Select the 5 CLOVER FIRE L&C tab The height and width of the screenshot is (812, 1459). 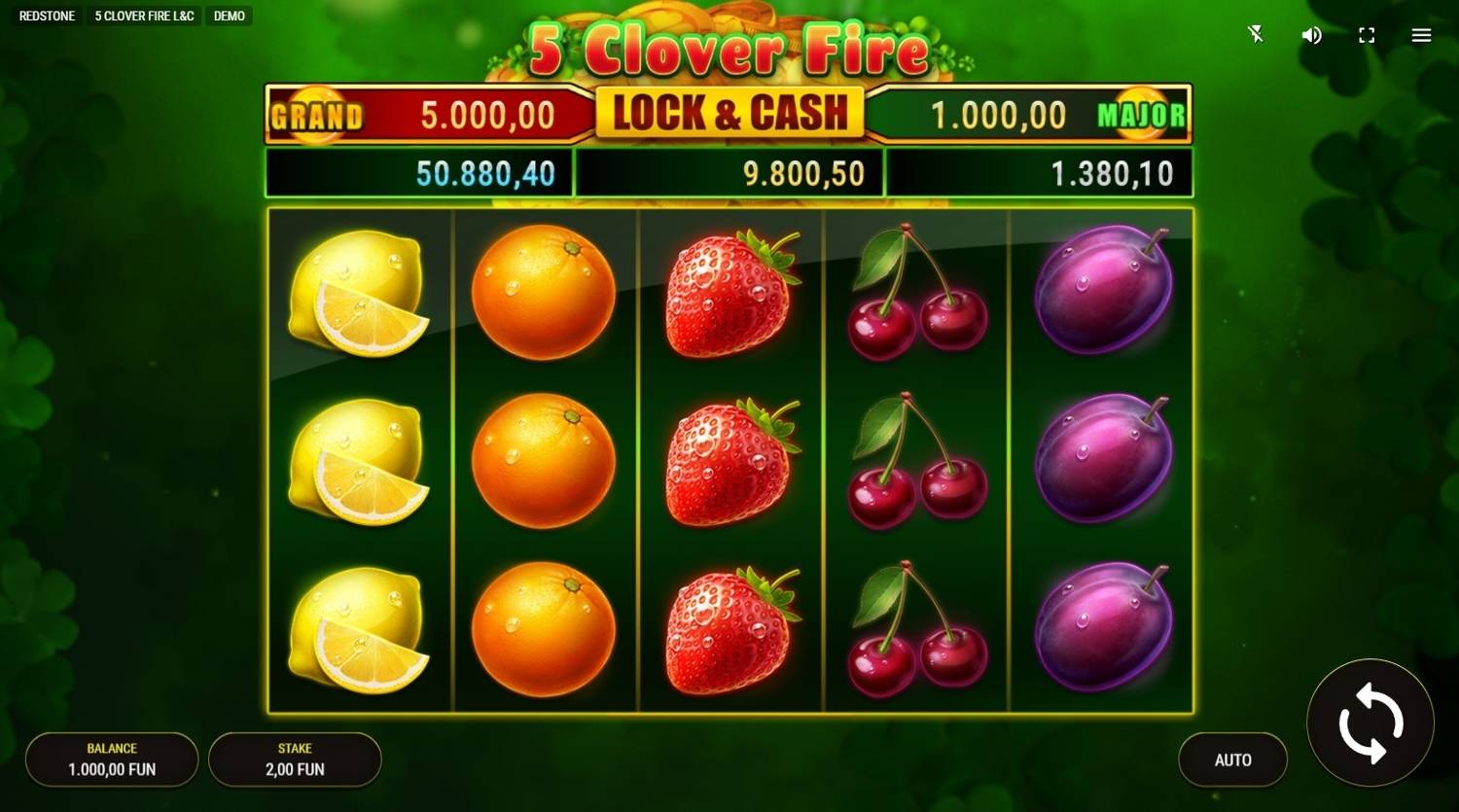(x=143, y=16)
